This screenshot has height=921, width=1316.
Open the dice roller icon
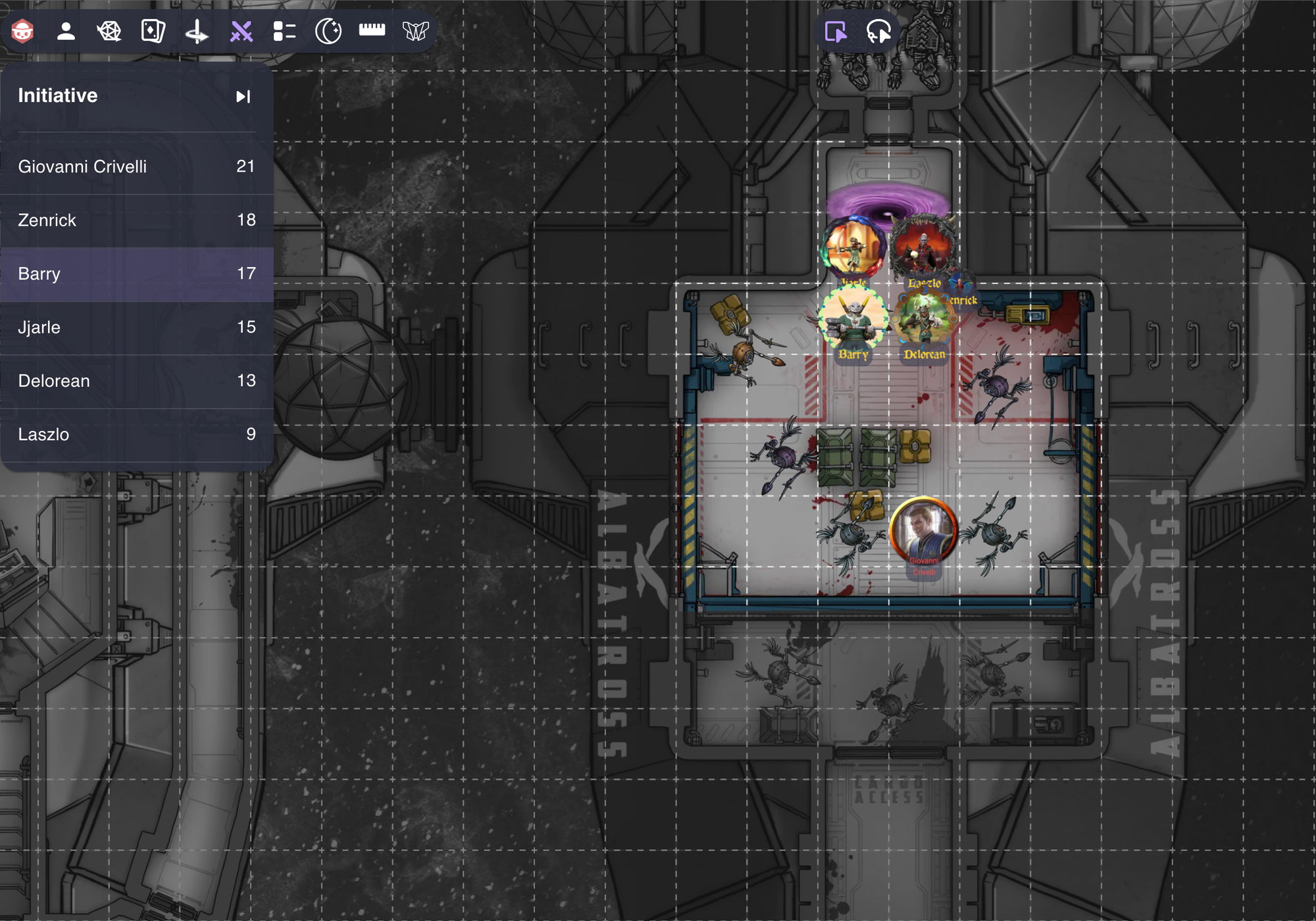coord(111,30)
